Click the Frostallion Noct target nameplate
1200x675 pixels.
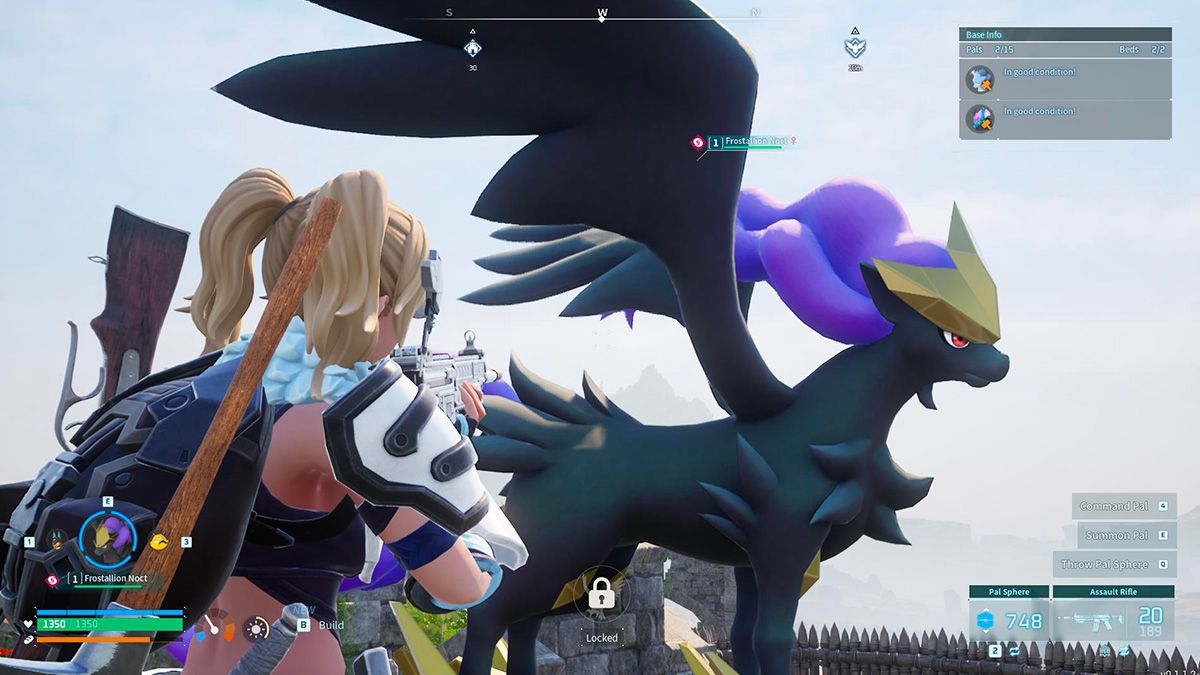pos(750,142)
